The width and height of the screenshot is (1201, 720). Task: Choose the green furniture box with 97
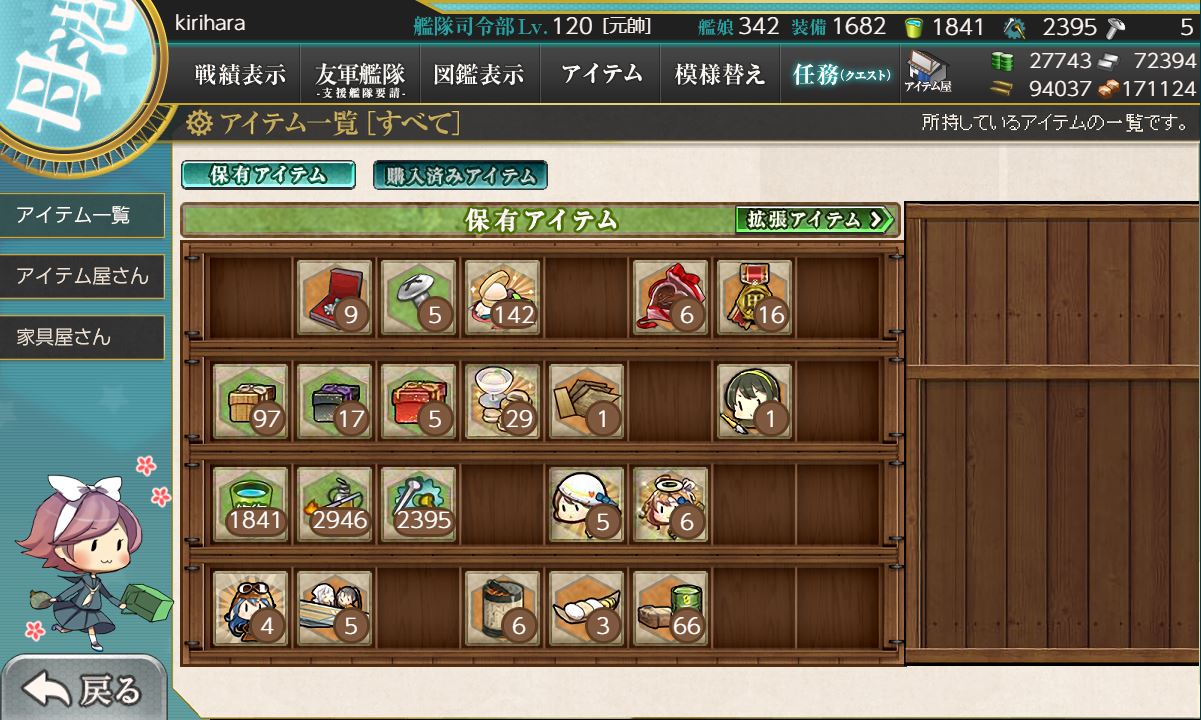pos(250,400)
